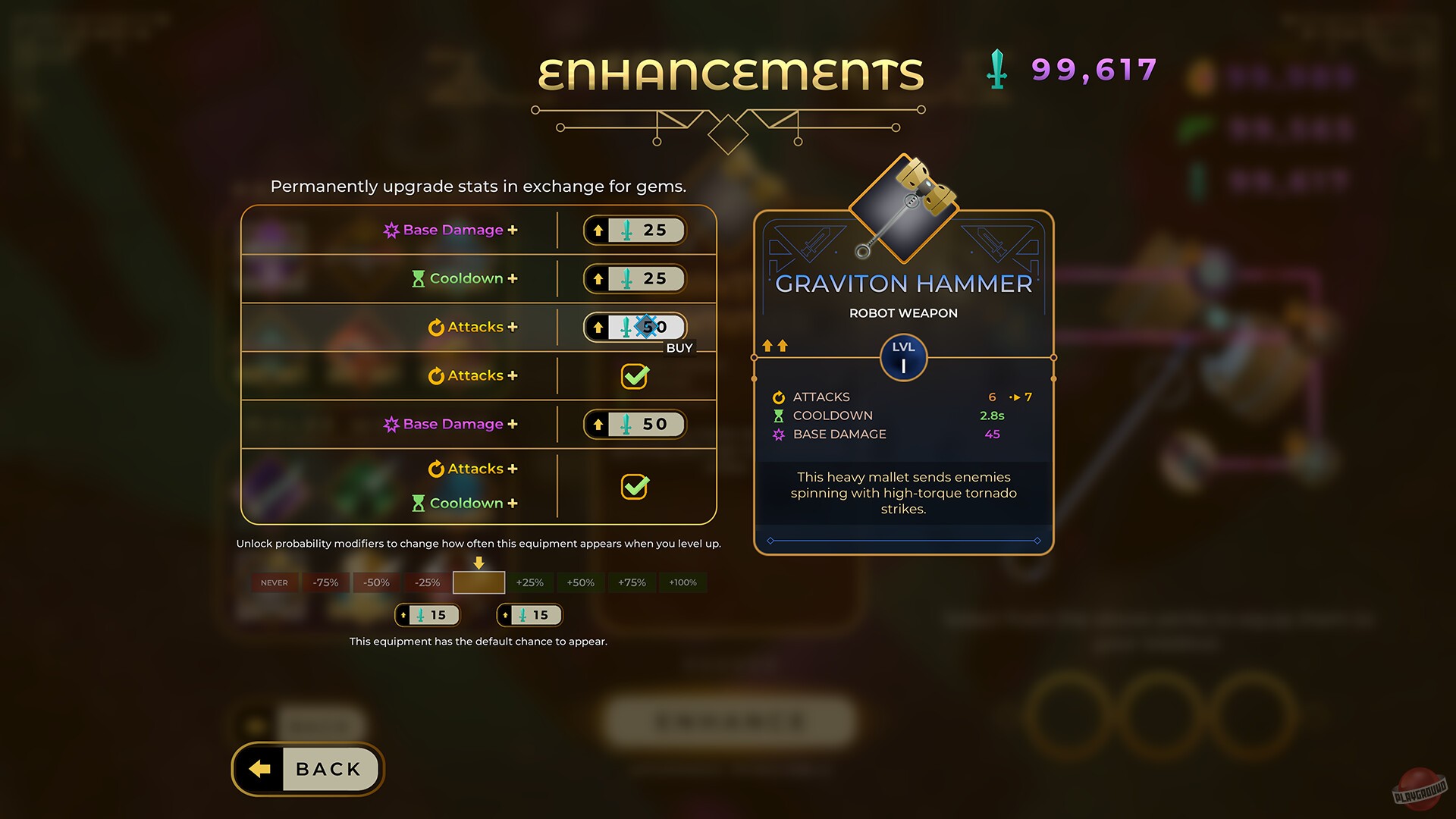Buy the Cooldown upgrade for 25 gems
Image resolution: width=1456 pixels, height=819 pixels.
[x=635, y=278]
